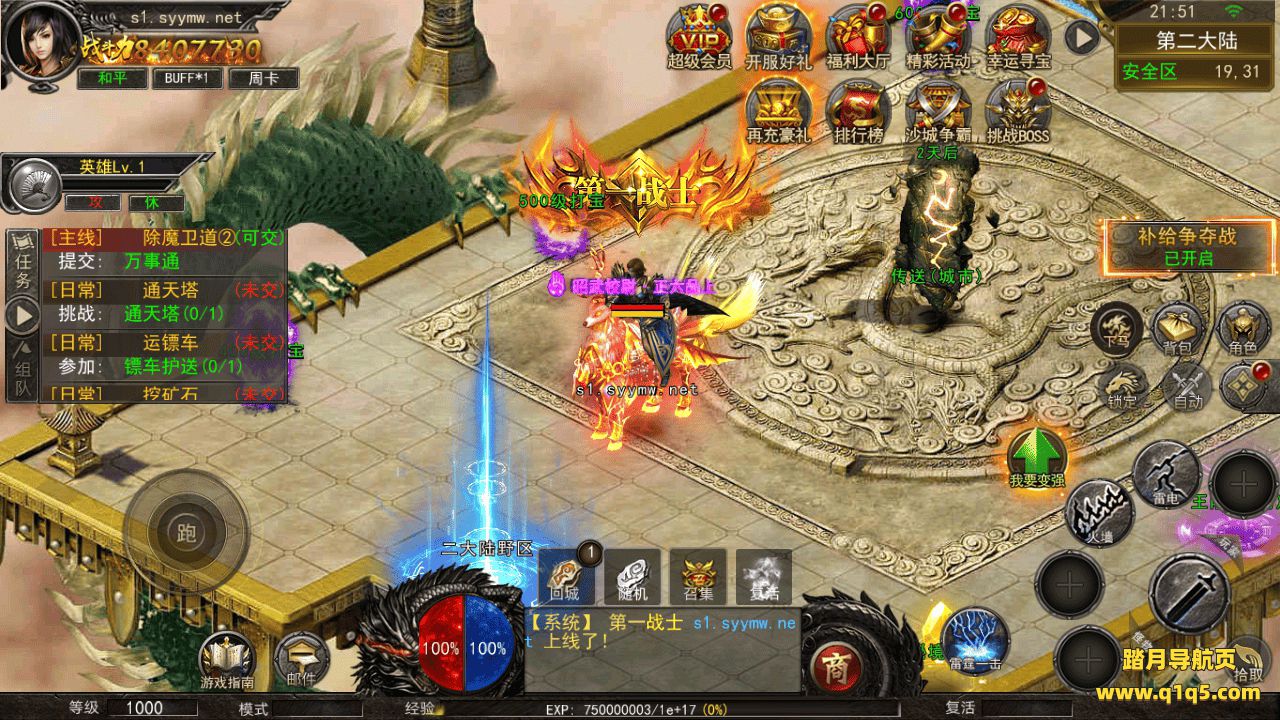Click the 补给争夺战 event banner
Viewport: 1280px width, 720px height.
(1187, 246)
